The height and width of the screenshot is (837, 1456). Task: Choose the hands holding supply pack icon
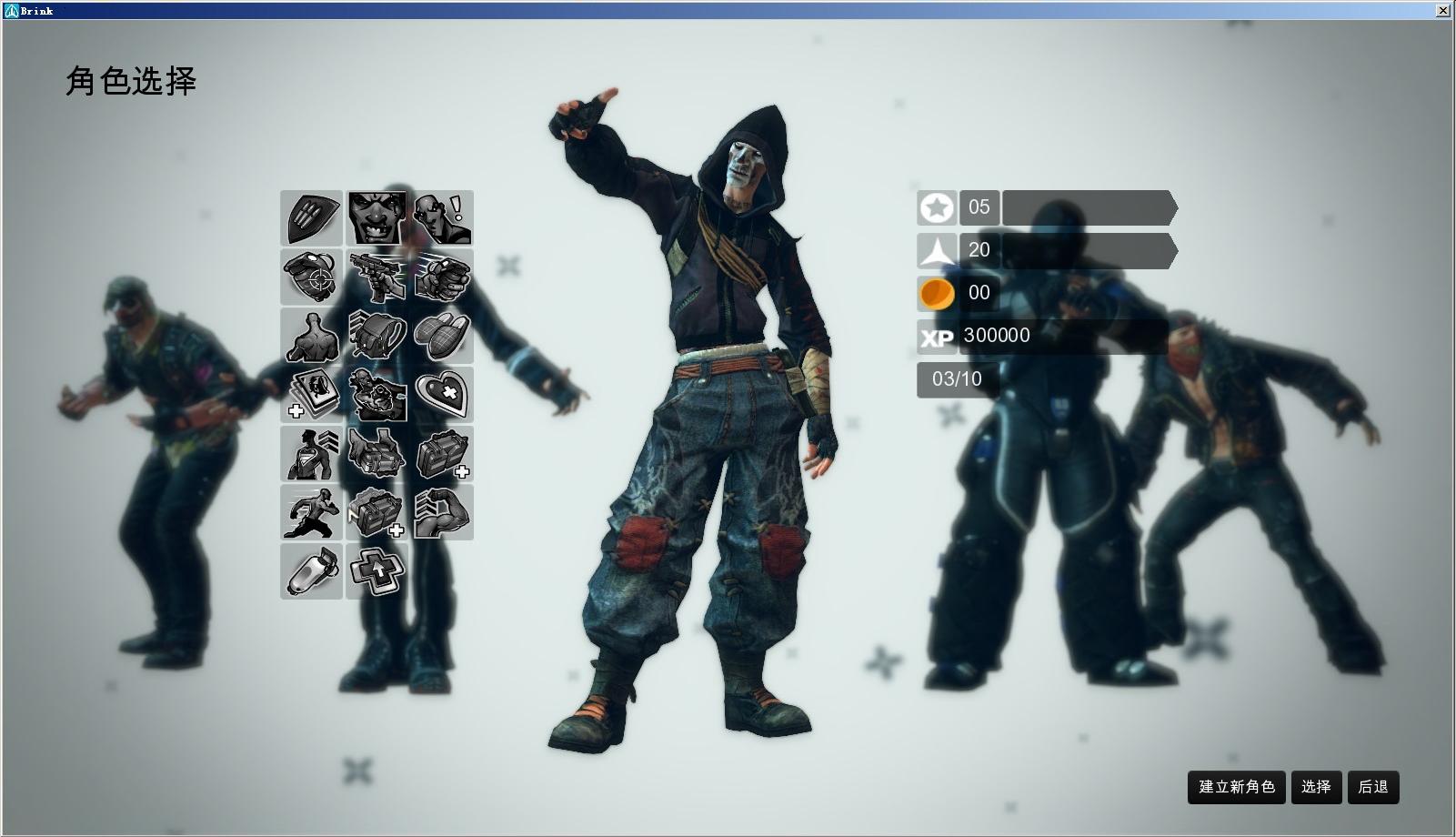tap(377, 453)
